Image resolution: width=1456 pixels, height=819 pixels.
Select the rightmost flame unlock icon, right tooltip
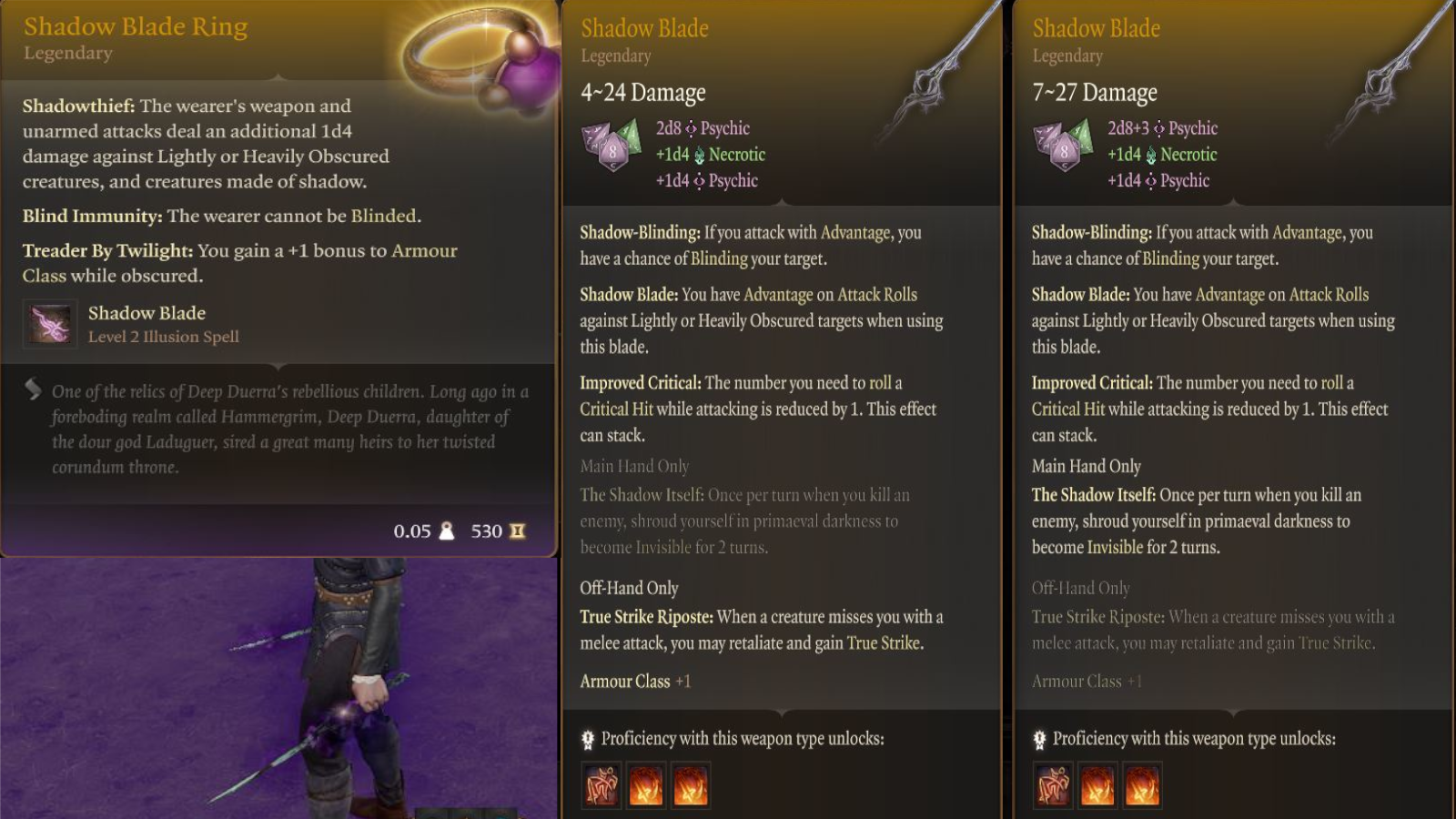[x=1143, y=784]
